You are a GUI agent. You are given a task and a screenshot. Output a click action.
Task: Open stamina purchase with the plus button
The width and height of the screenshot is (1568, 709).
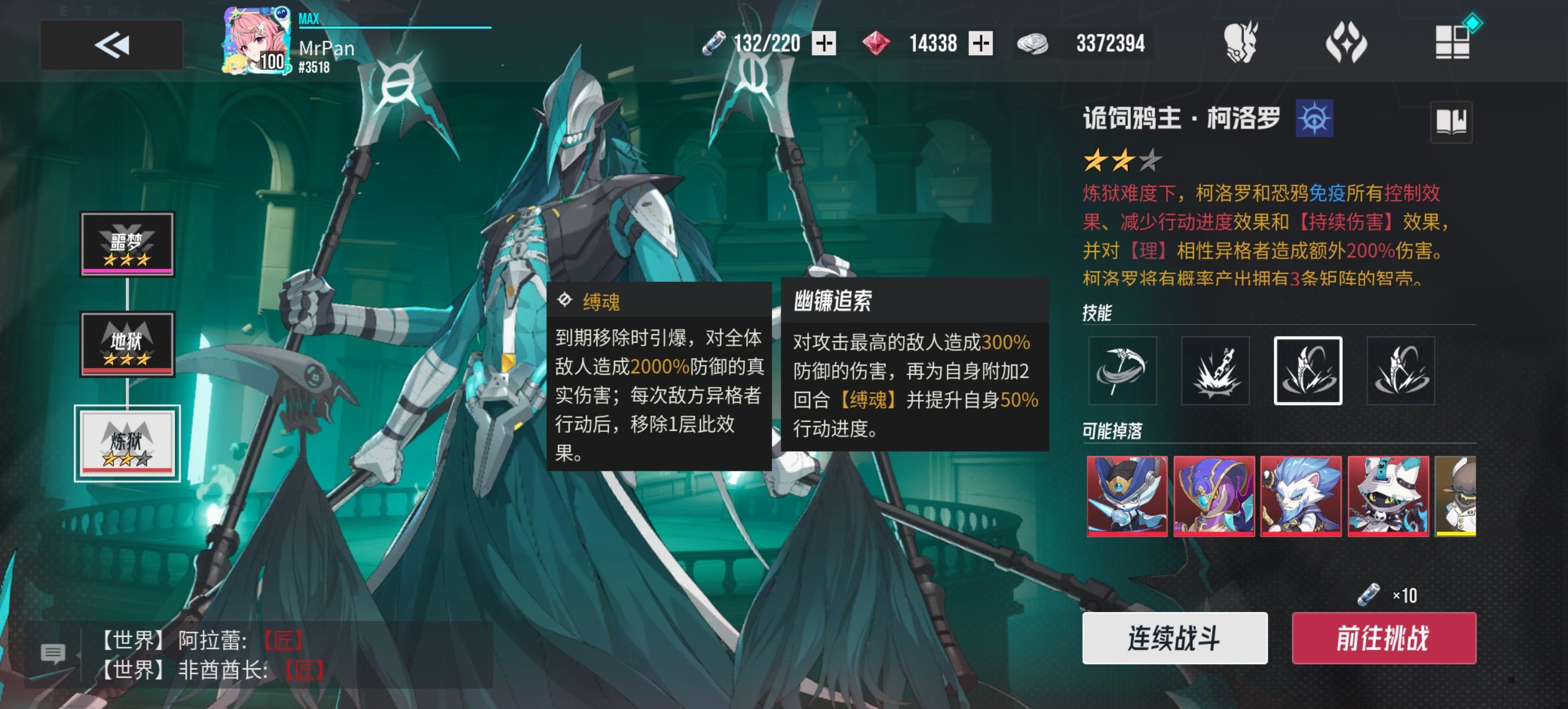[x=826, y=43]
